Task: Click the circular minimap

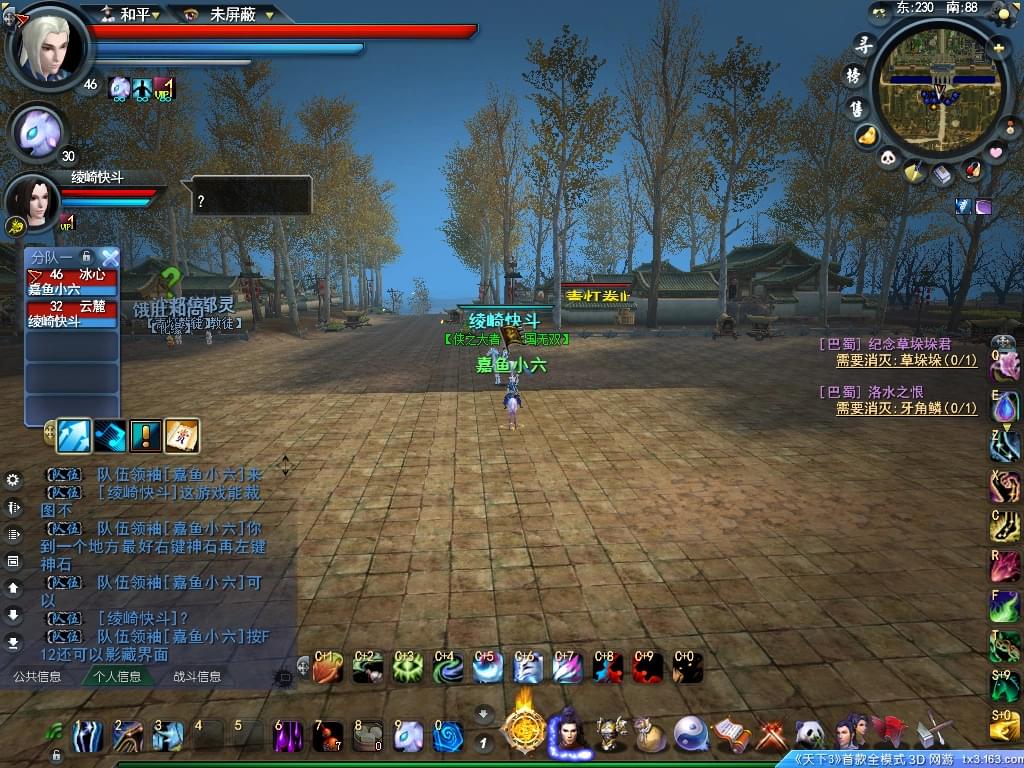Action: [x=930, y=88]
